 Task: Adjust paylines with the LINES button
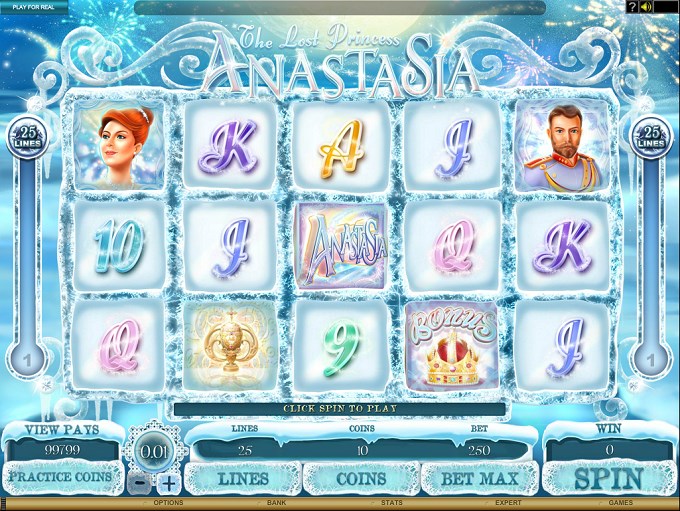coord(243,479)
